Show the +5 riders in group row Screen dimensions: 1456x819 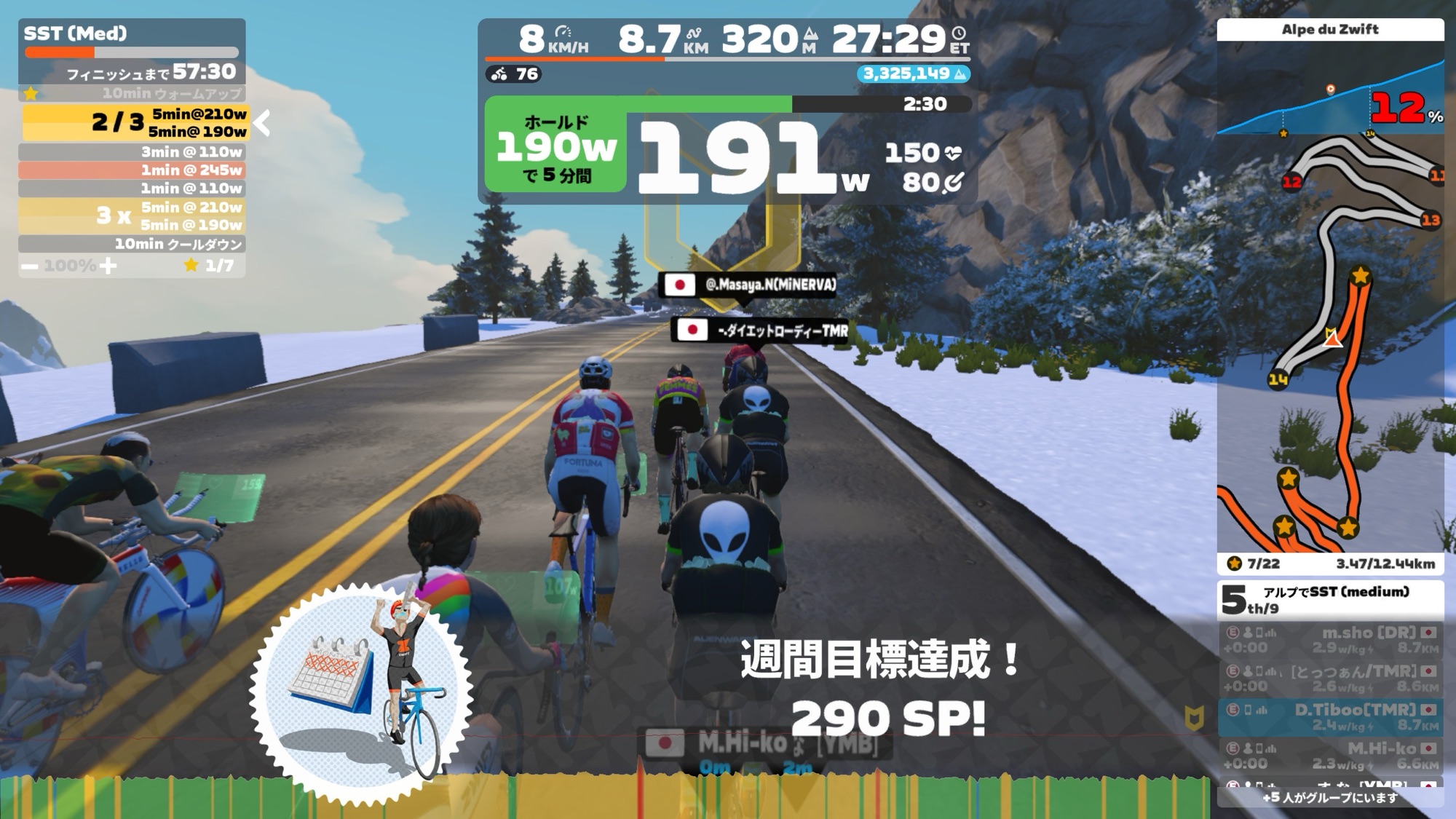pos(1330,798)
